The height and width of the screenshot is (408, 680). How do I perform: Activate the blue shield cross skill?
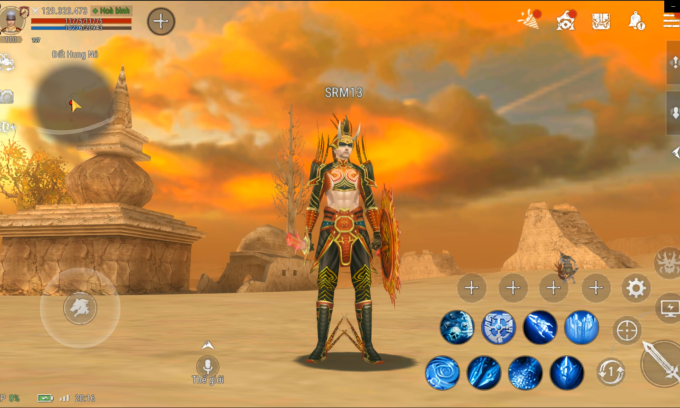(498, 327)
